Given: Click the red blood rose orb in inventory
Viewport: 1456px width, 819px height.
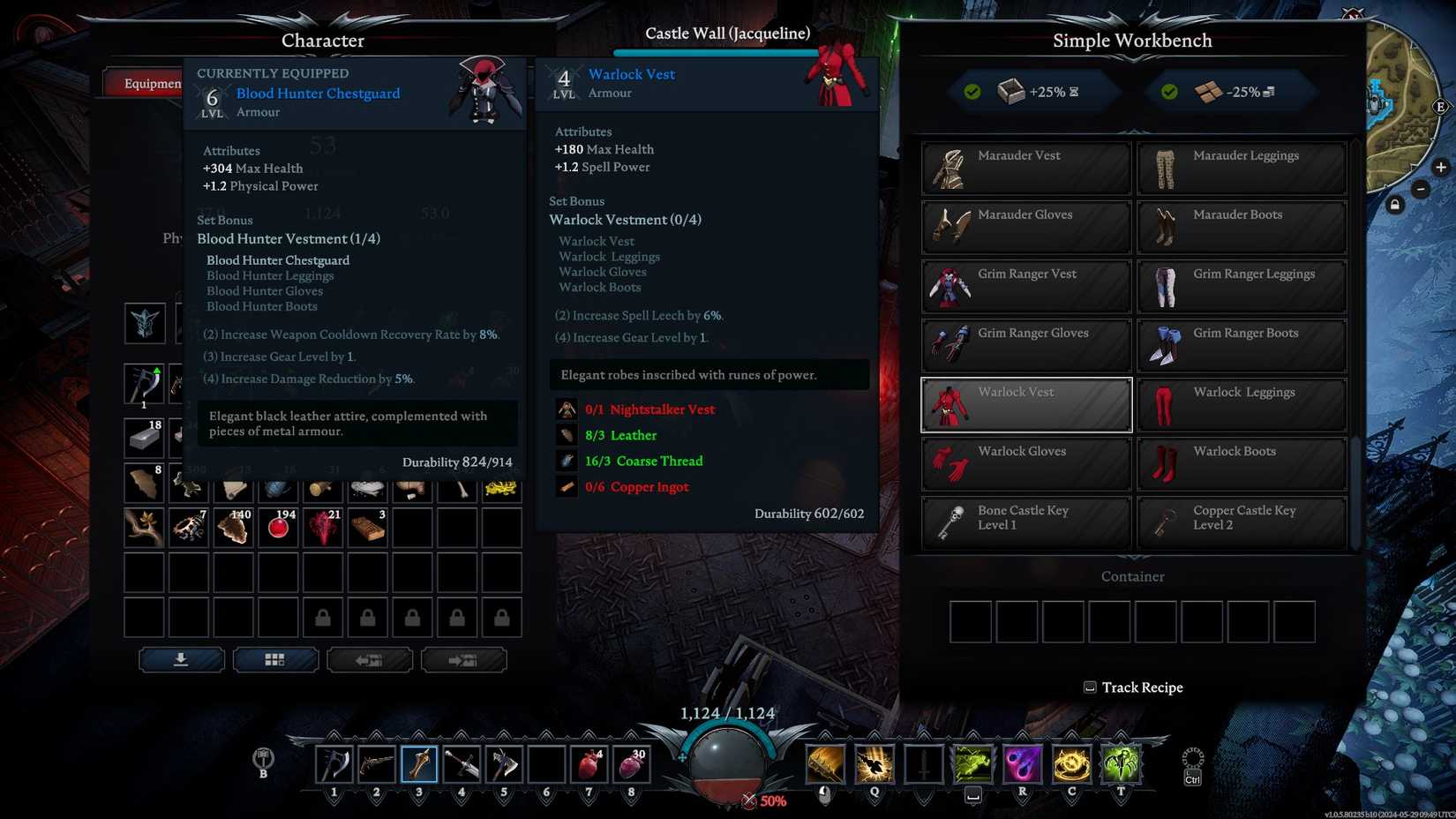Looking at the screenshot, I should [x=278, y=527].
